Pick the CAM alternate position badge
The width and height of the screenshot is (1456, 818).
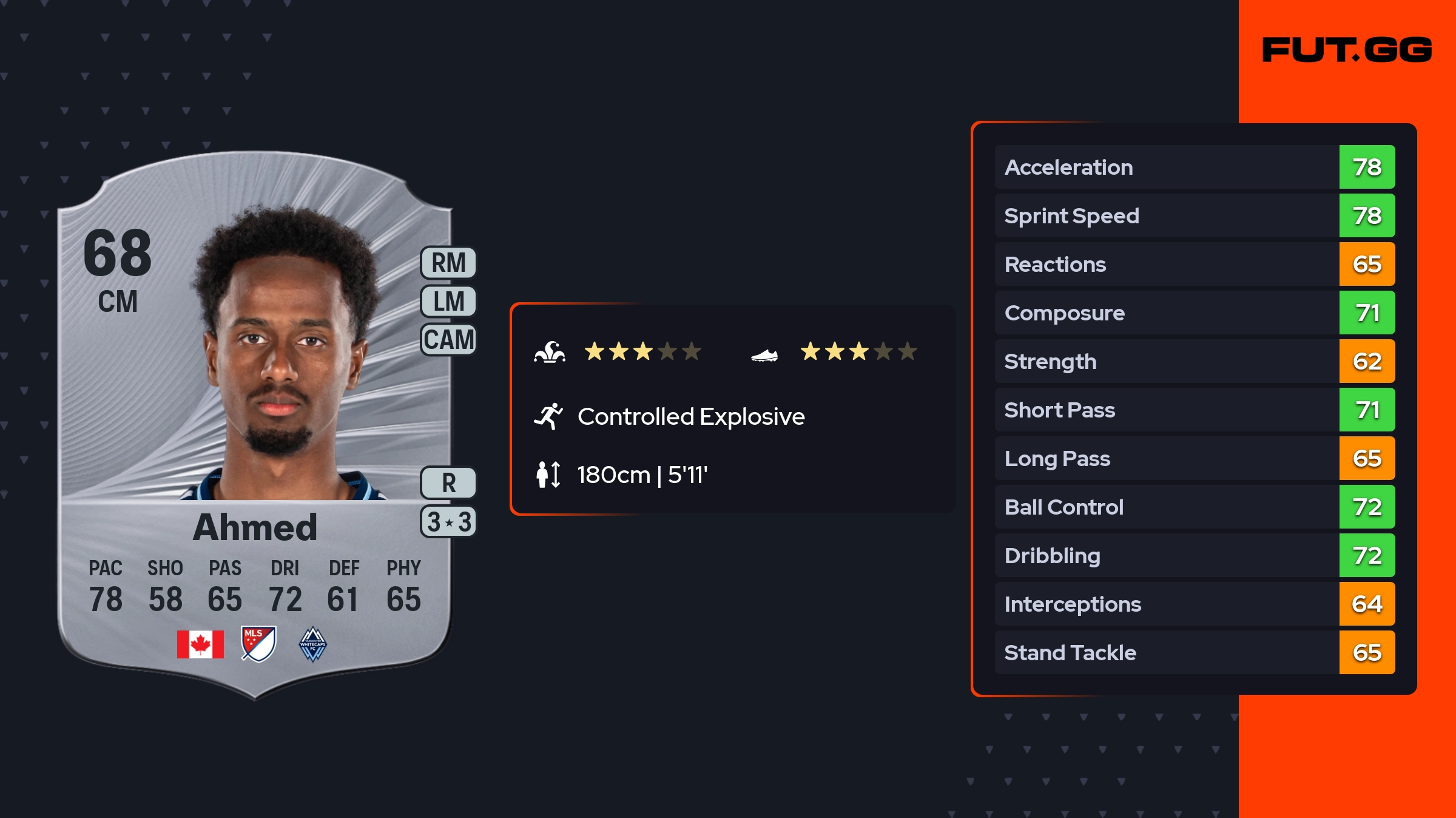[448, 339]
